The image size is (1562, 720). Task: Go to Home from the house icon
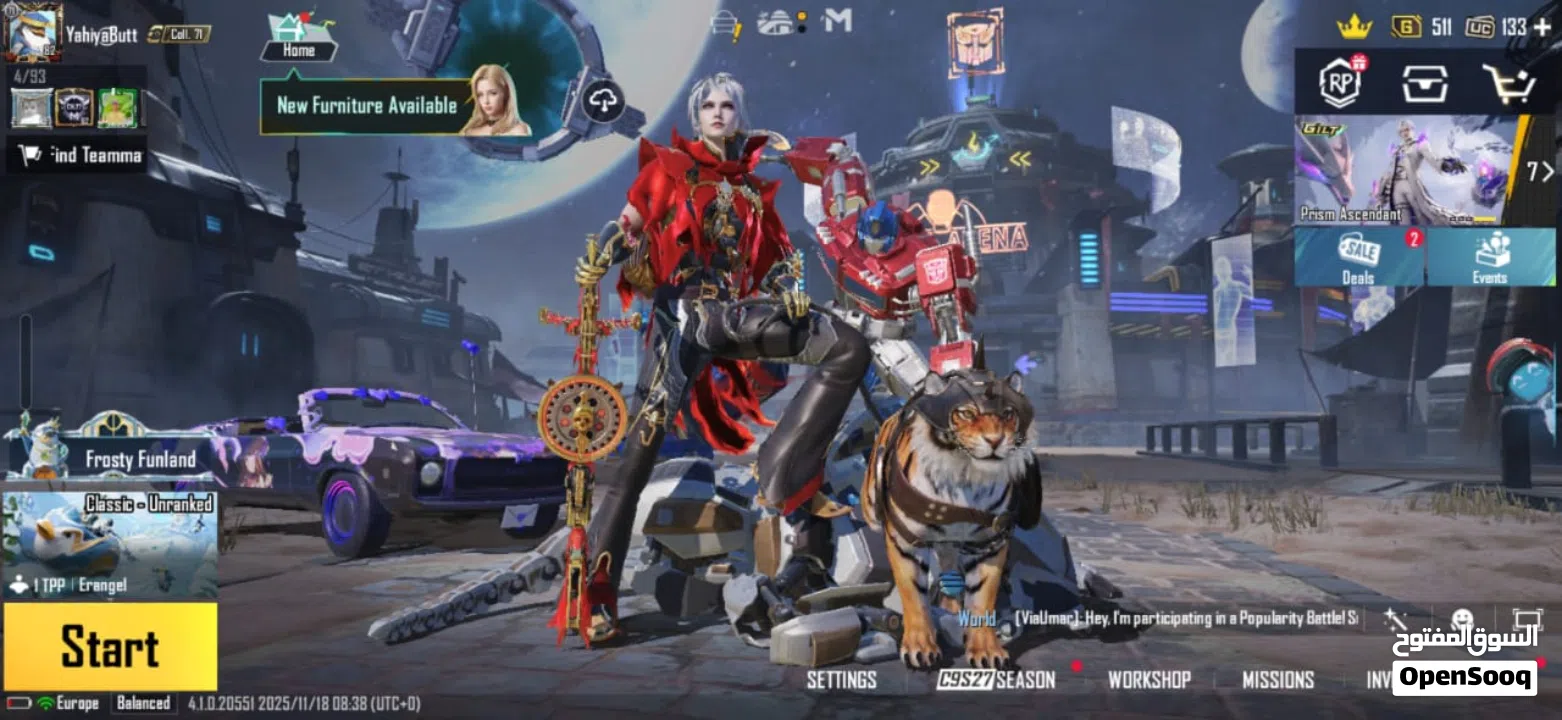tap(298, 38)
